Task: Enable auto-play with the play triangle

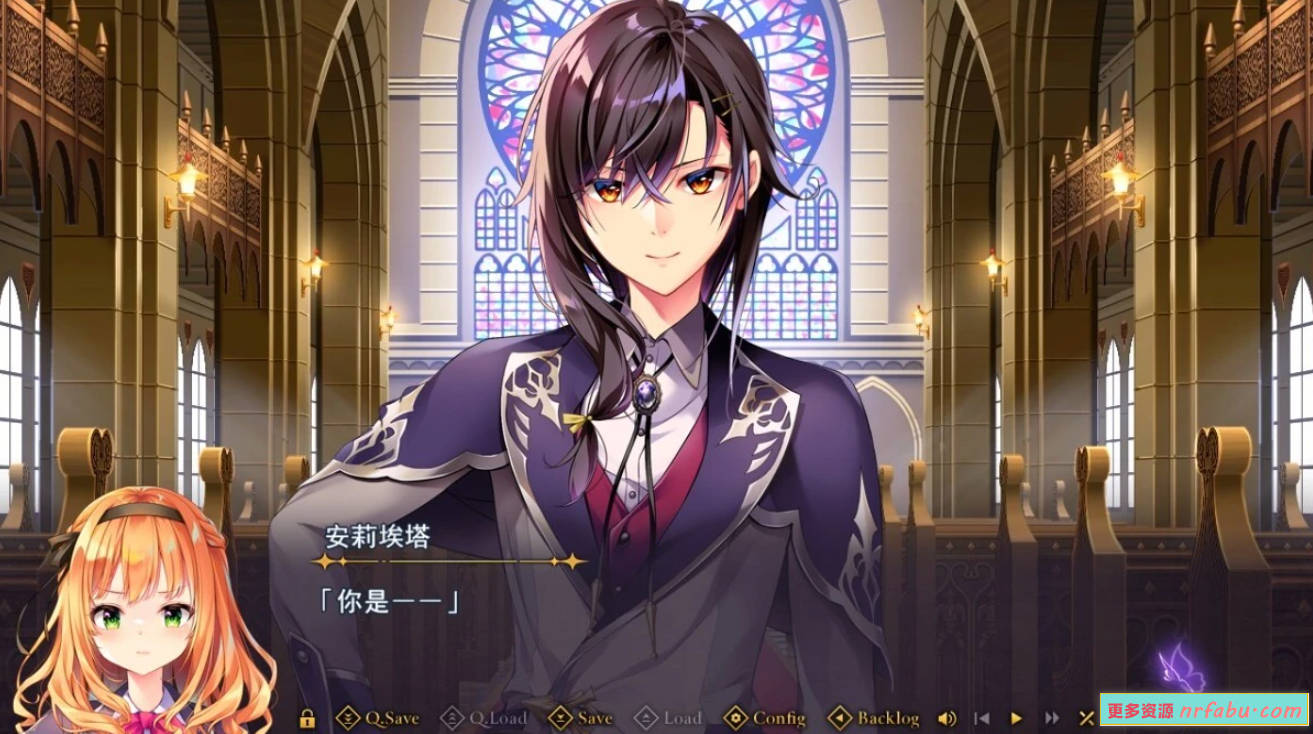Action: [1016, 718]
